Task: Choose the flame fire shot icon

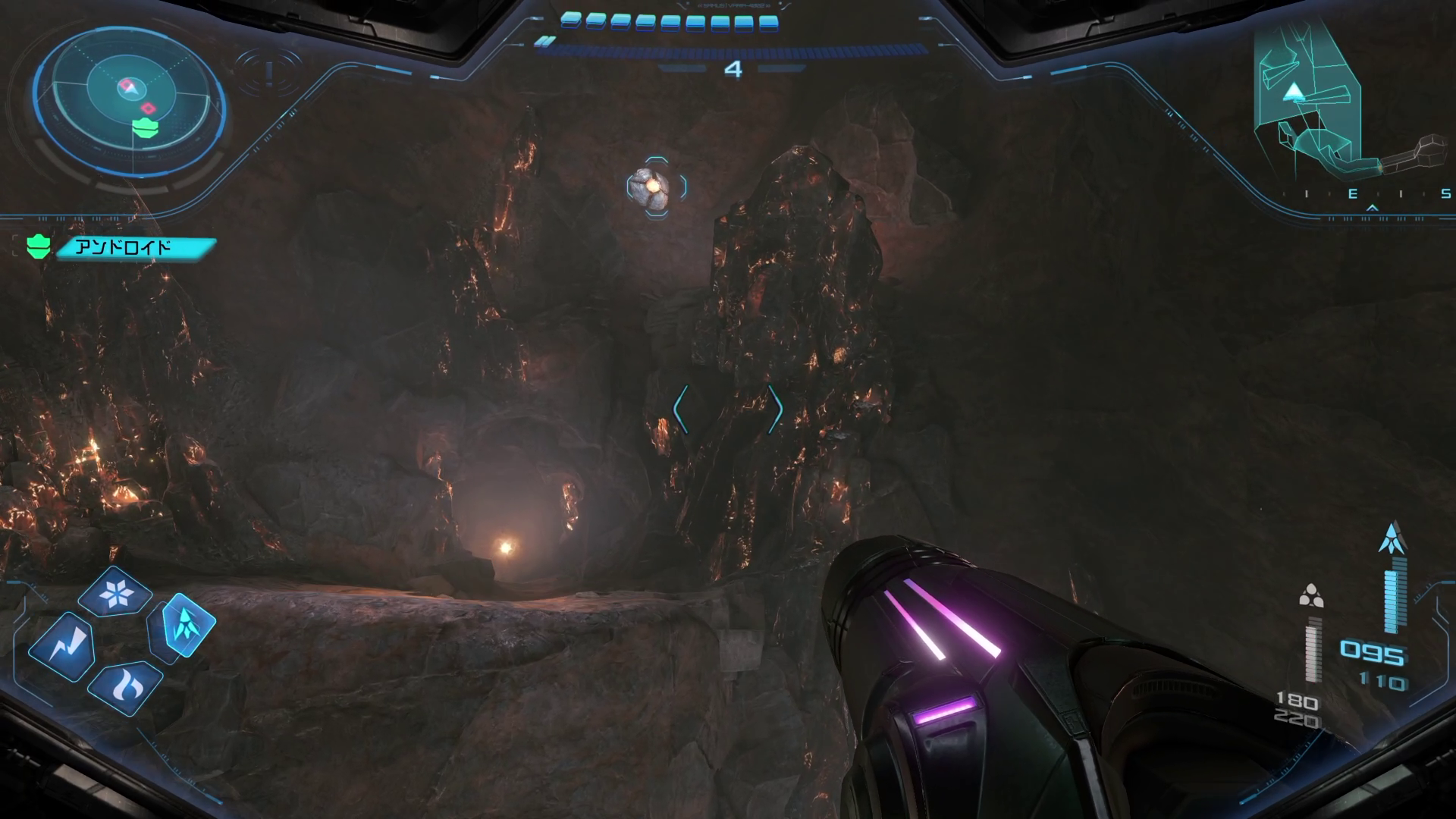Action: [124, 686]
